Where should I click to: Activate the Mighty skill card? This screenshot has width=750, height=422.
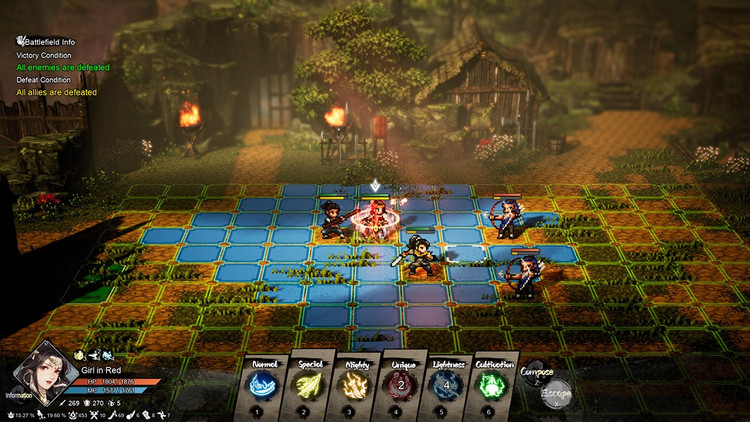coord(355,385)
